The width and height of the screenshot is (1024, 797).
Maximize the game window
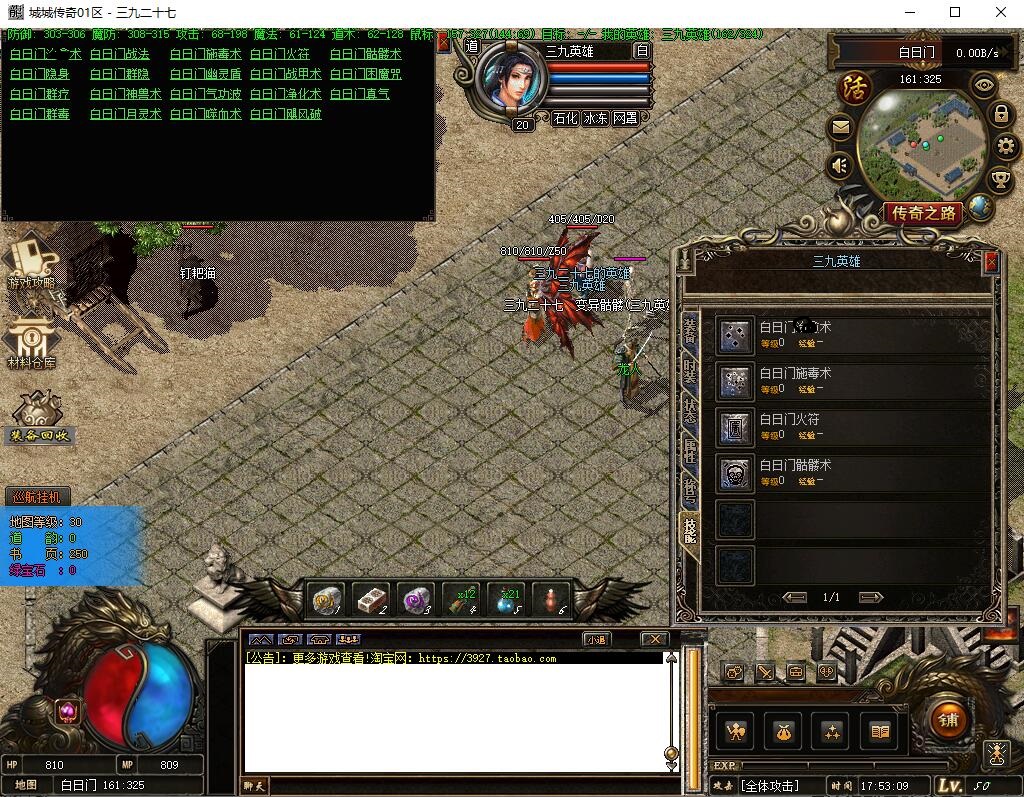(954, 12)
